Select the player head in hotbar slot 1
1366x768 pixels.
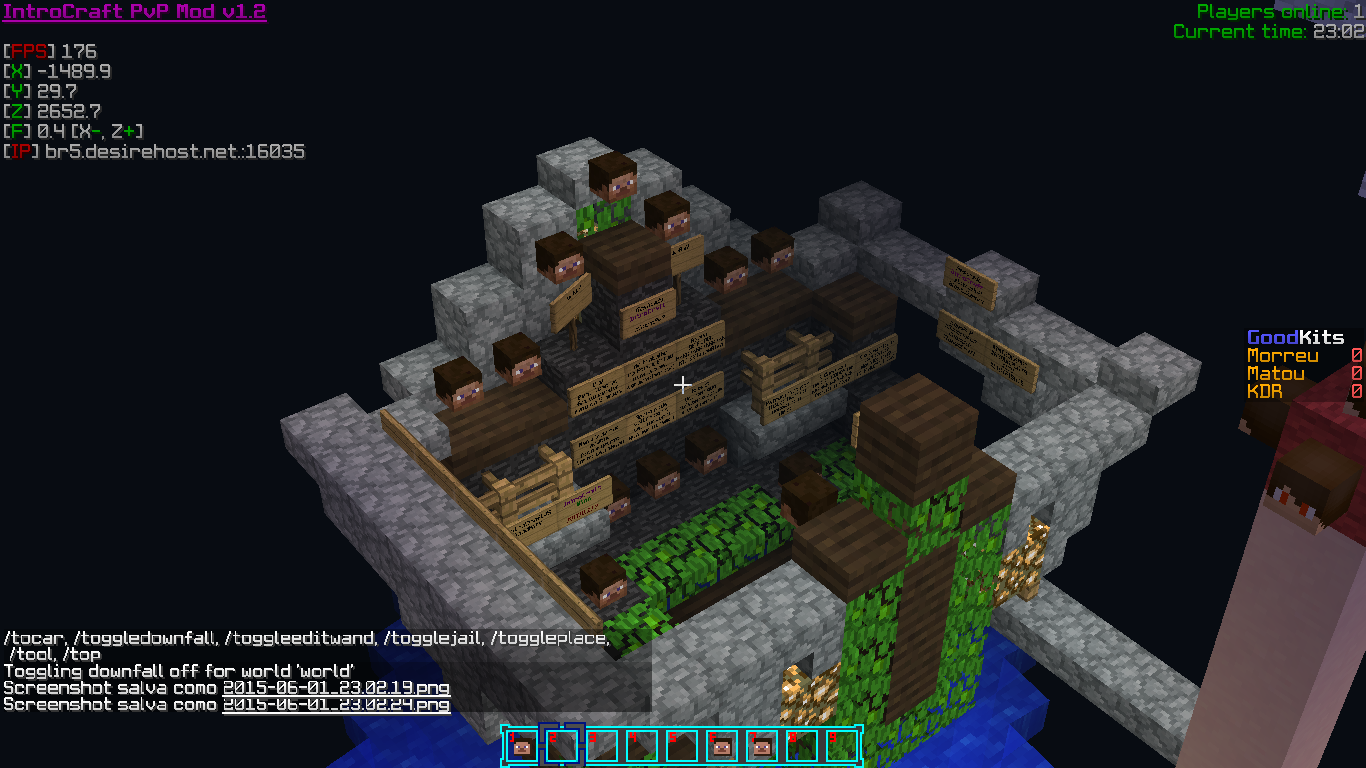pos(522,746)
